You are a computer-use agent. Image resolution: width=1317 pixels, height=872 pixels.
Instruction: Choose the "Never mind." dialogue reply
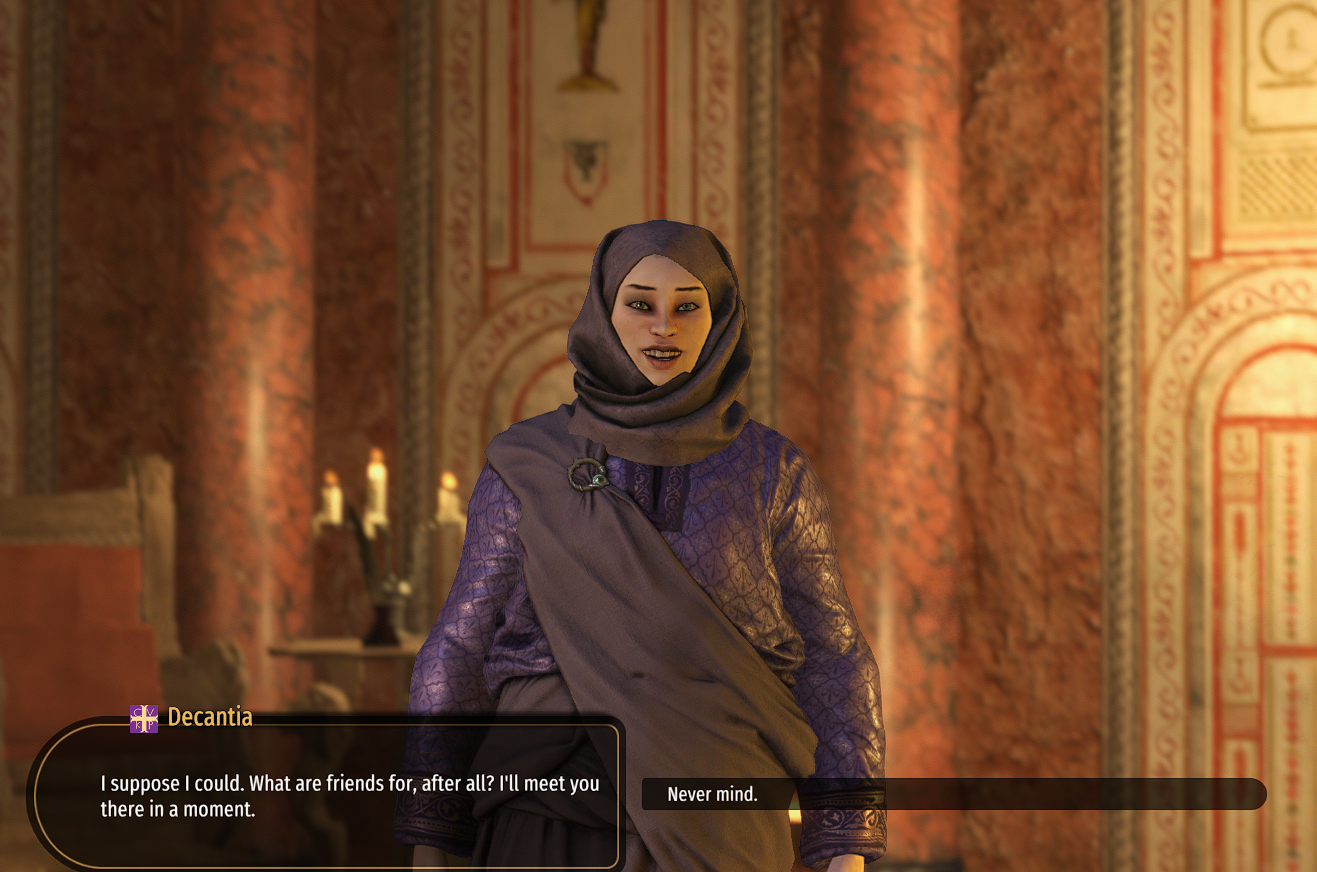tap(713, 794)
